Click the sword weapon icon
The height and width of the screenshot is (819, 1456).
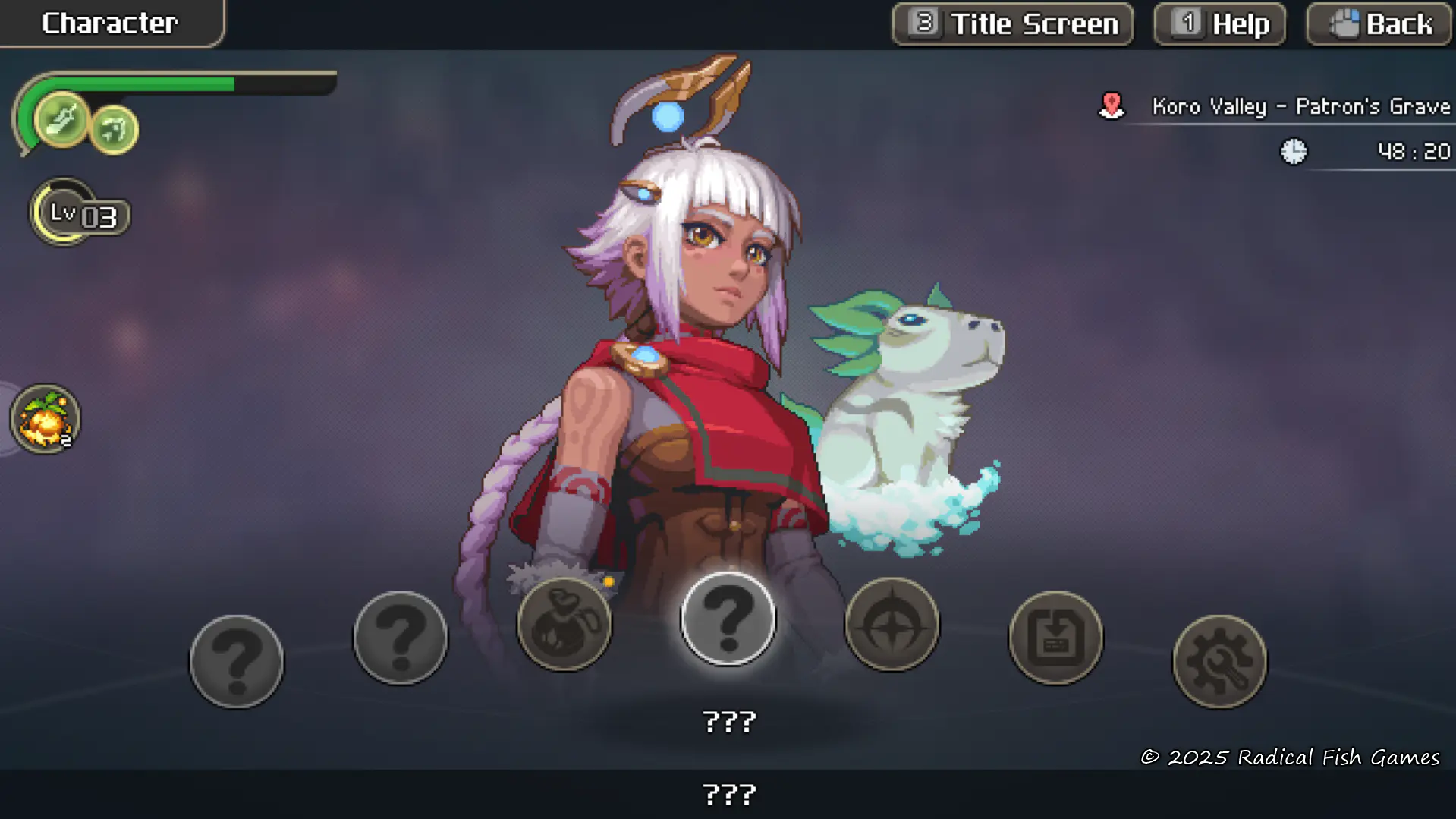[x=61, y=119]
